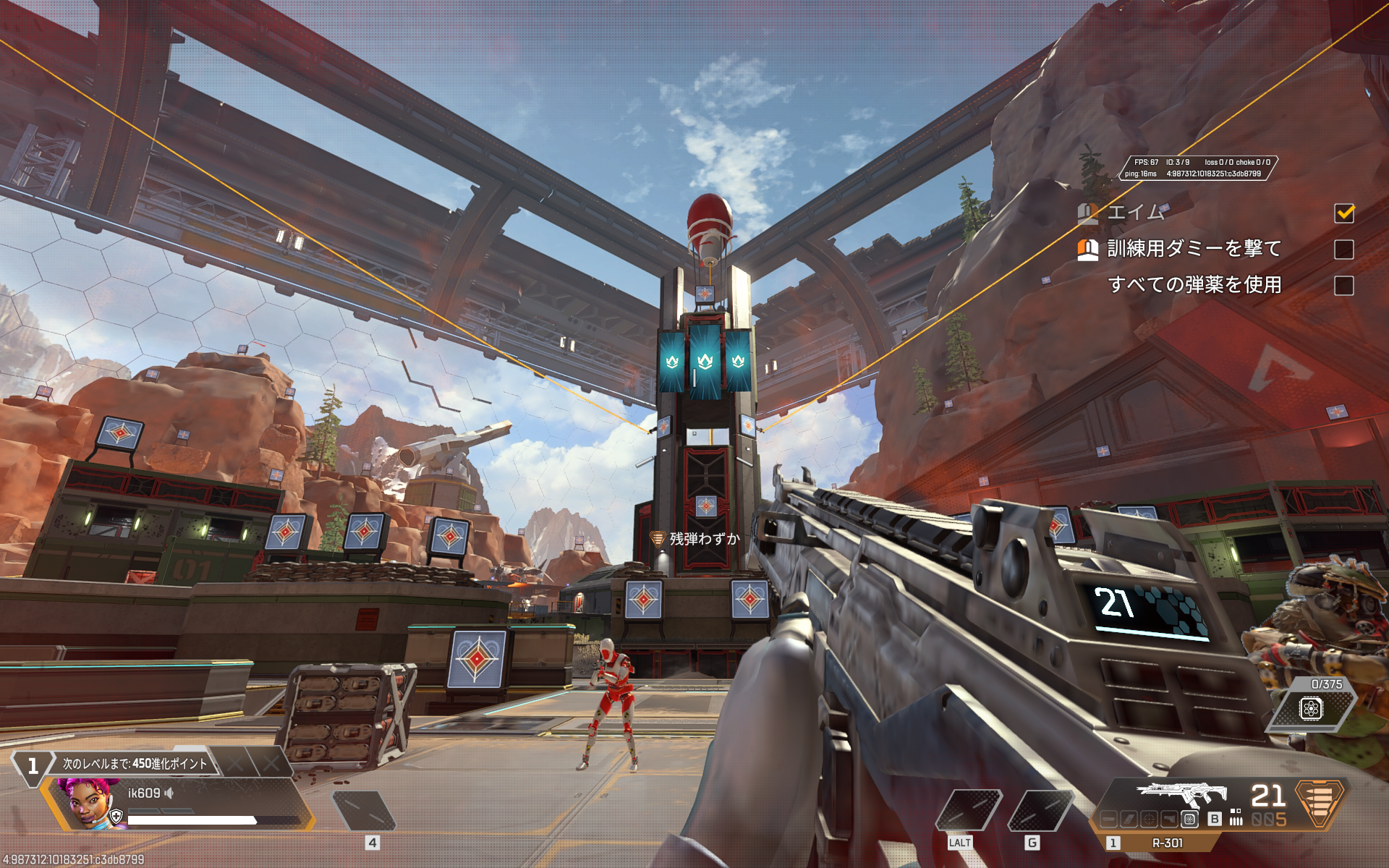Check the 訓練用ダミーを撃て challenge box
The height and width of the screenshot is (868, 1389).
point(1346,249)
